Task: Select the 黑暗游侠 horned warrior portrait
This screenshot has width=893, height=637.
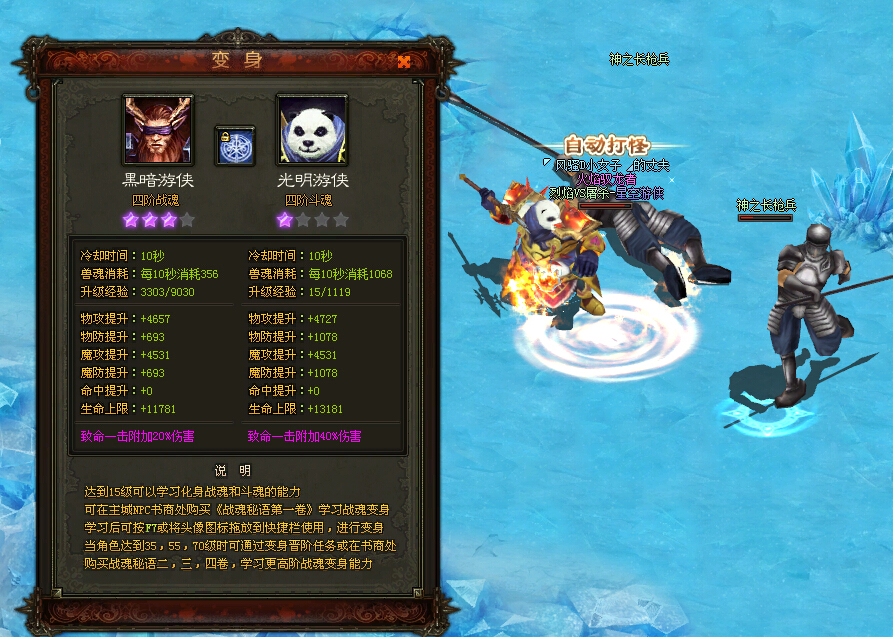Action: pos(158,130)
